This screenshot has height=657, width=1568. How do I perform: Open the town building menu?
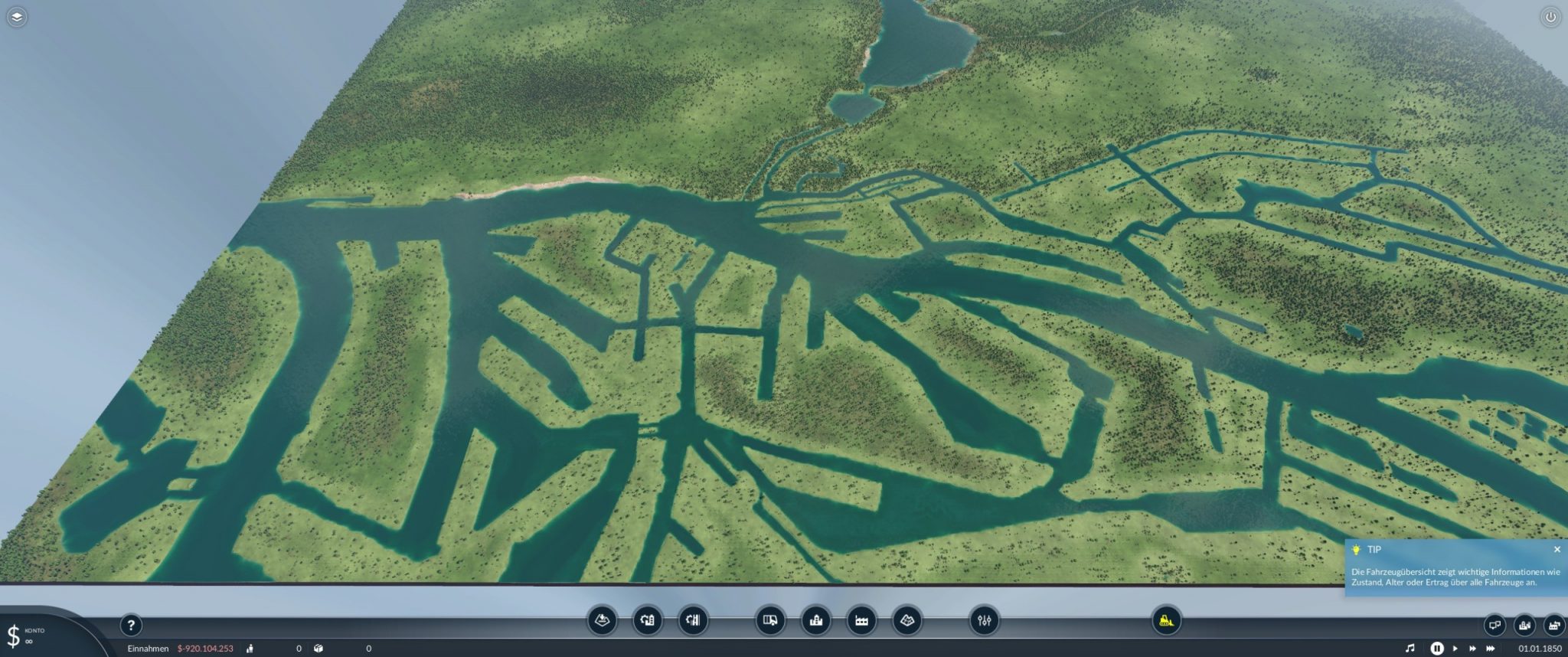[816, 620]
